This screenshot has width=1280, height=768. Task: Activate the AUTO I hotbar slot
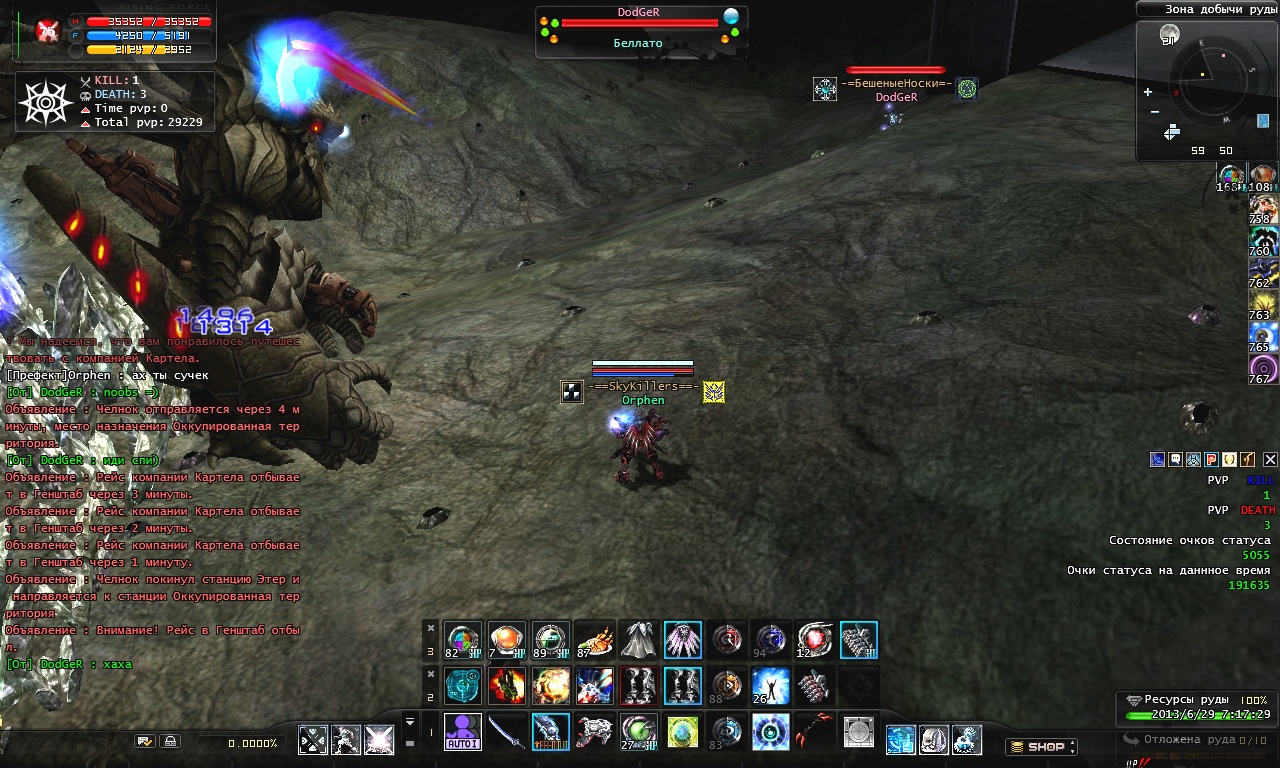pyautogui.click(x=462, y=731)
